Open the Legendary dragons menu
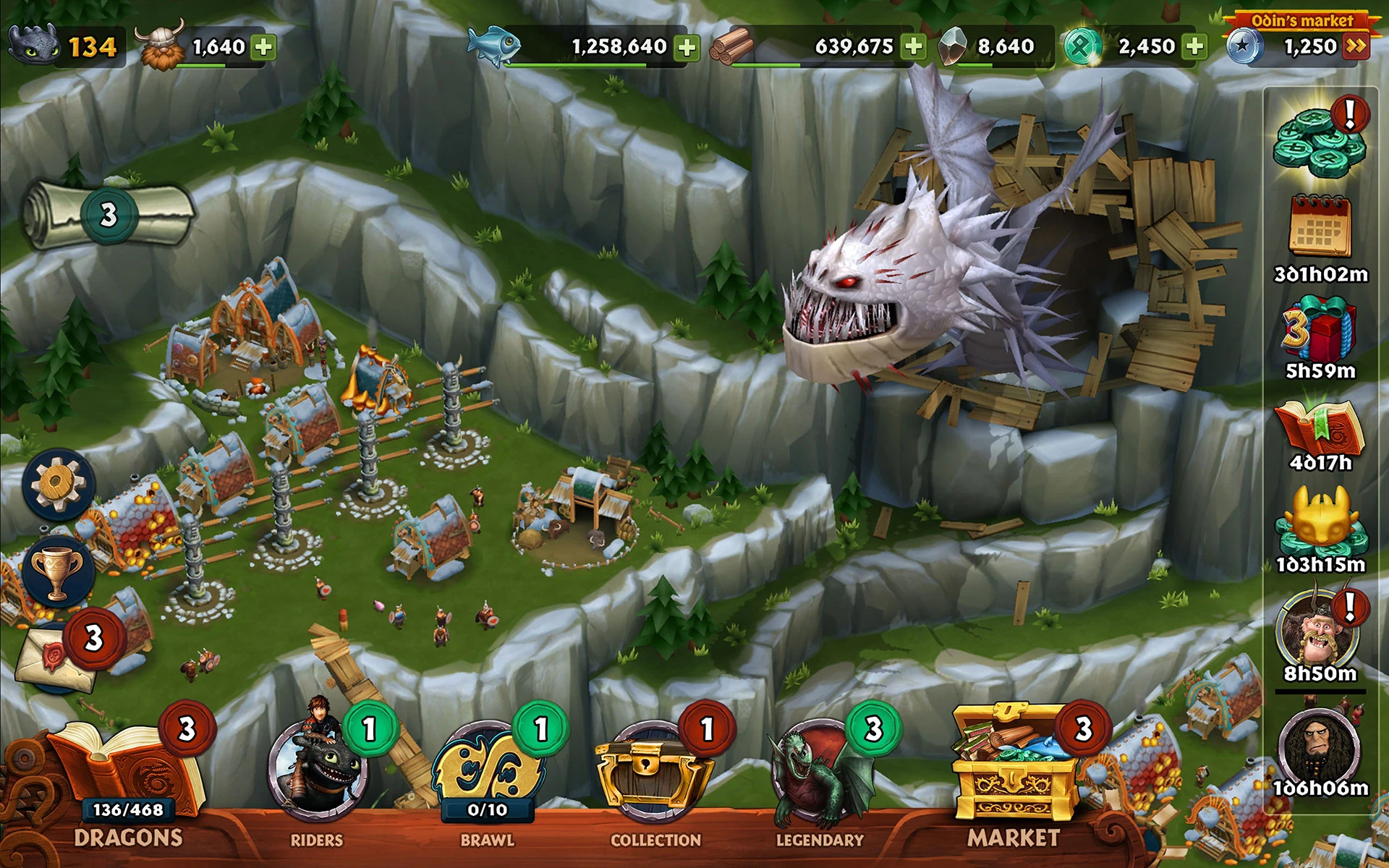The width and height of the screenshot is (1389, 868). click(x=821, y=774)
